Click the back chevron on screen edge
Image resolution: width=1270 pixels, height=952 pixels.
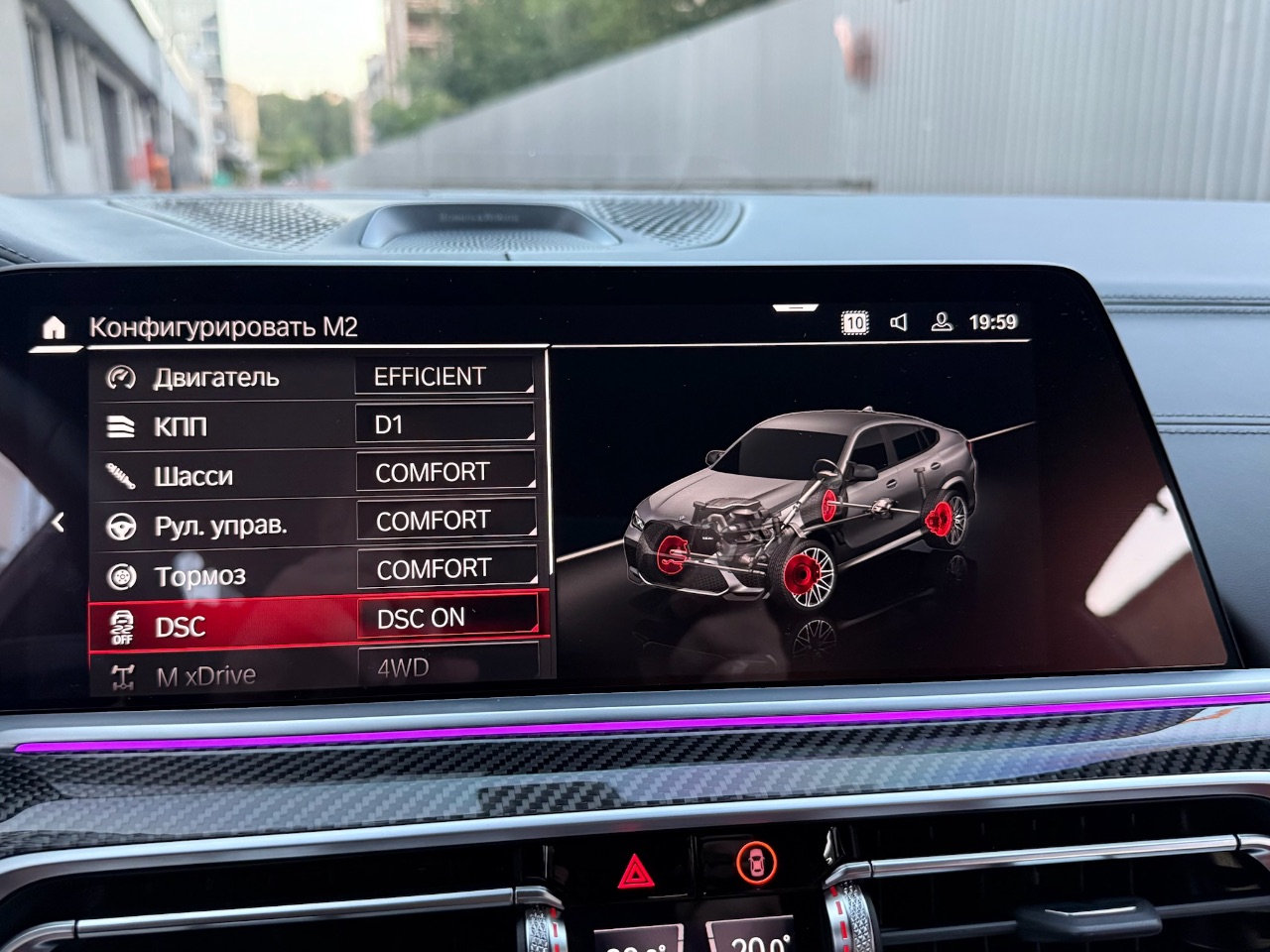click(x=60, y=520)
